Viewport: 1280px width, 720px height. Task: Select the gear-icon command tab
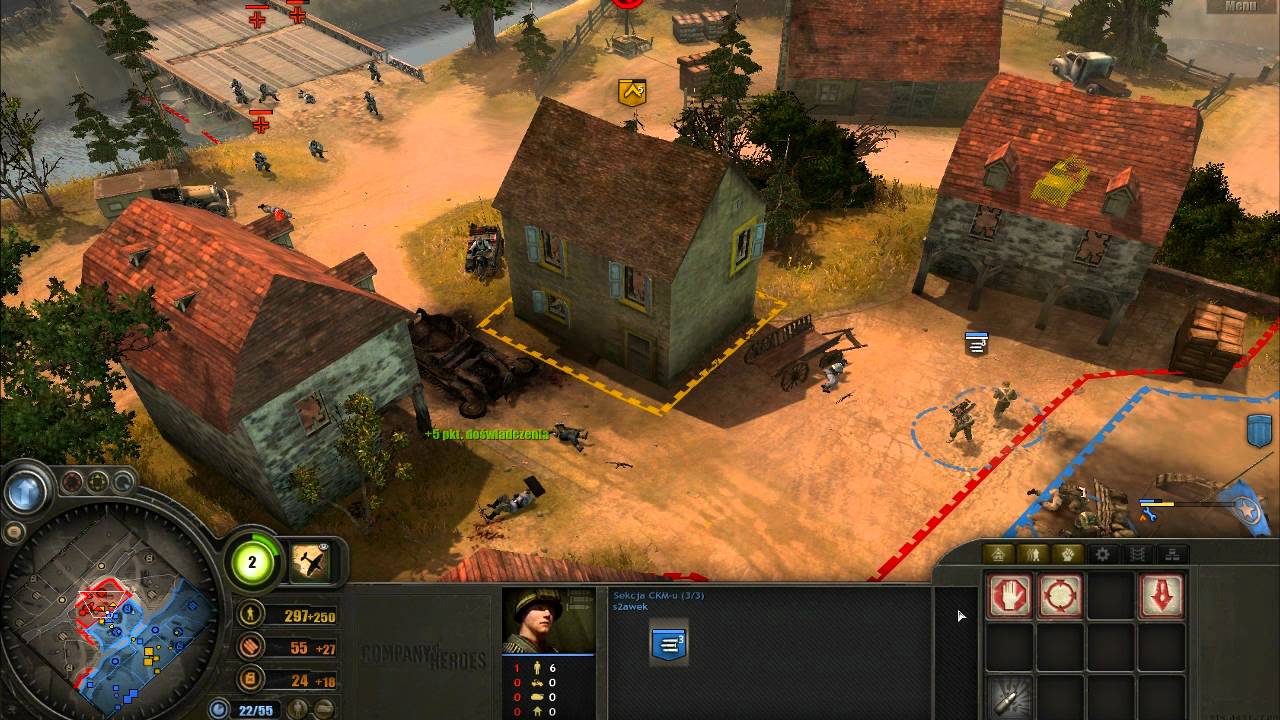click(1103, 554)
